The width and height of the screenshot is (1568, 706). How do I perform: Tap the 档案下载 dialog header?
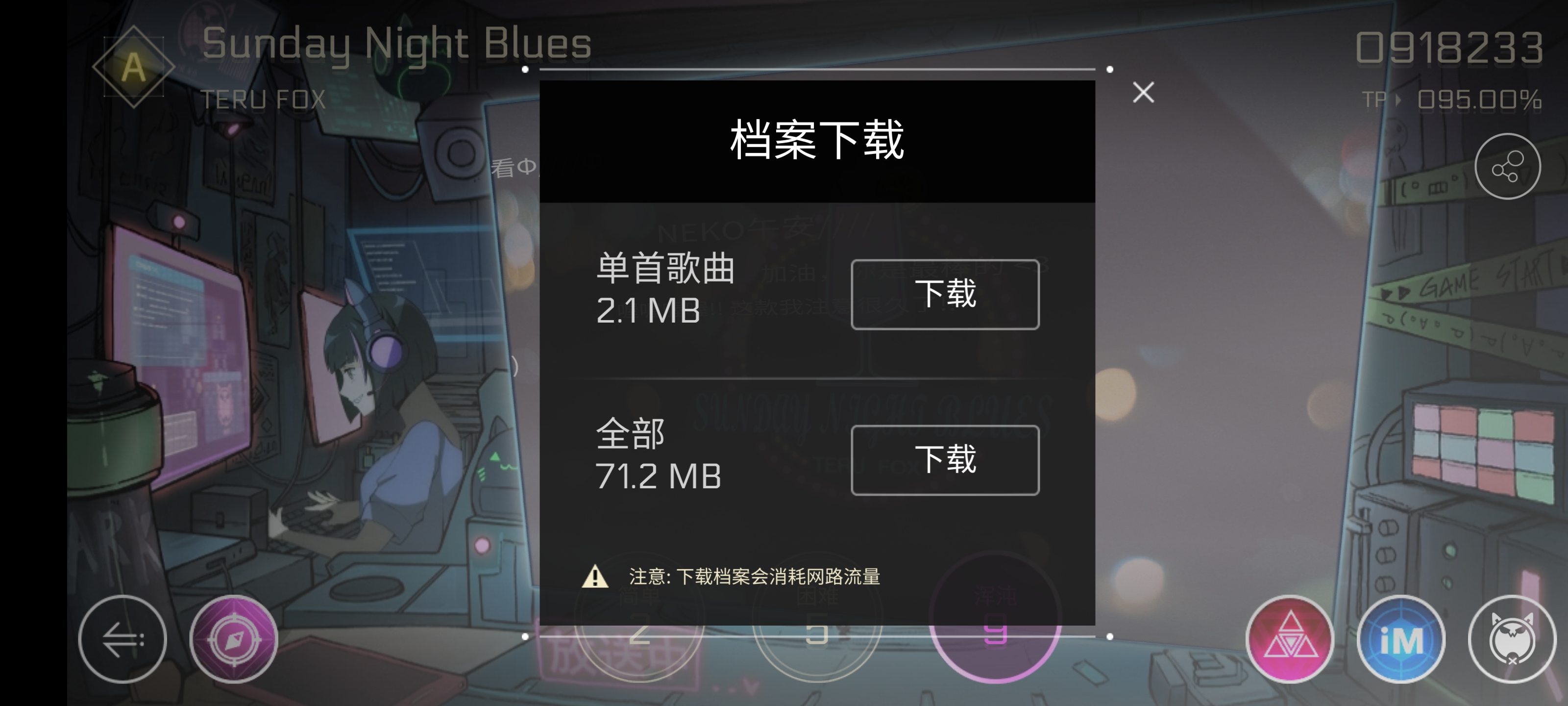[x=817, y=140]
